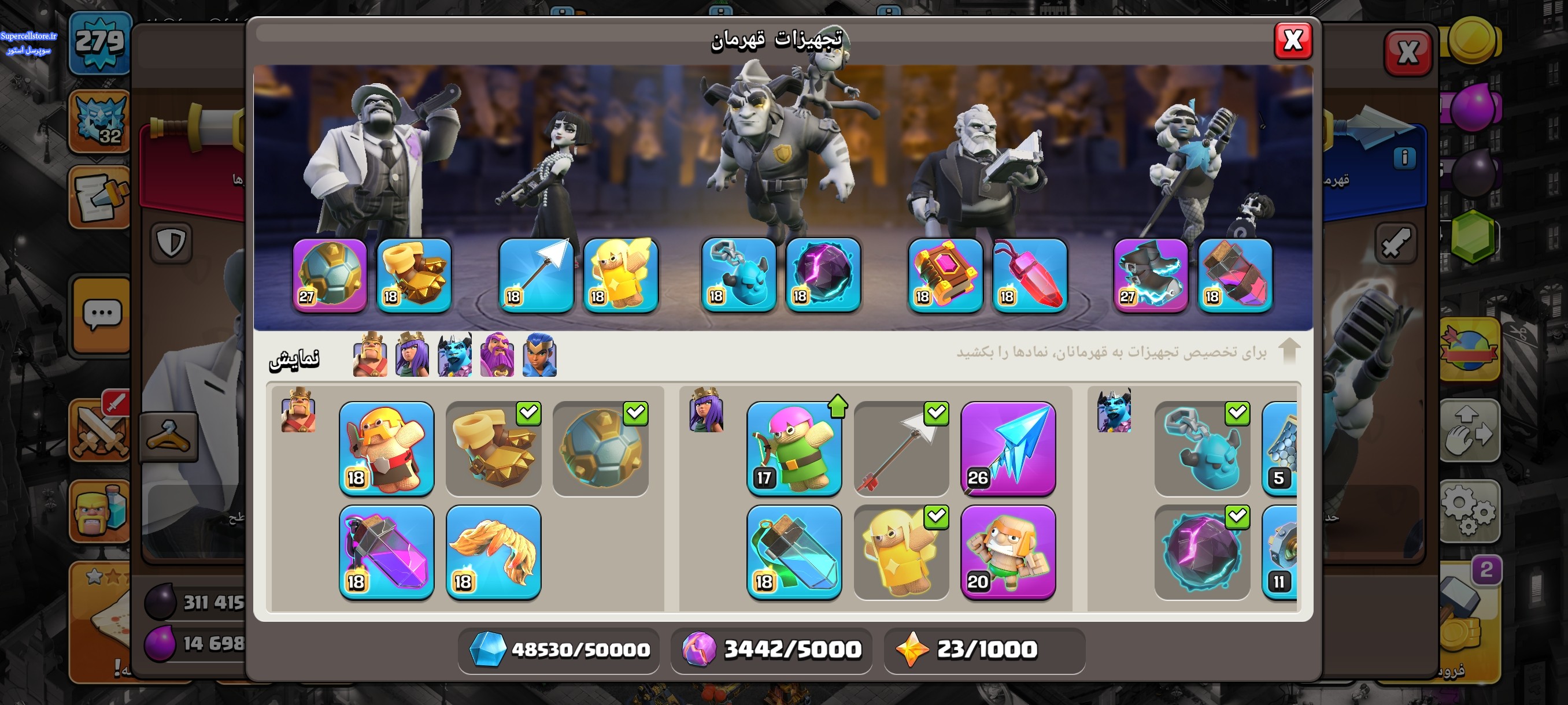Select the Frozen Arrow equipment

pyautogui.click(x=1008, y=448)
